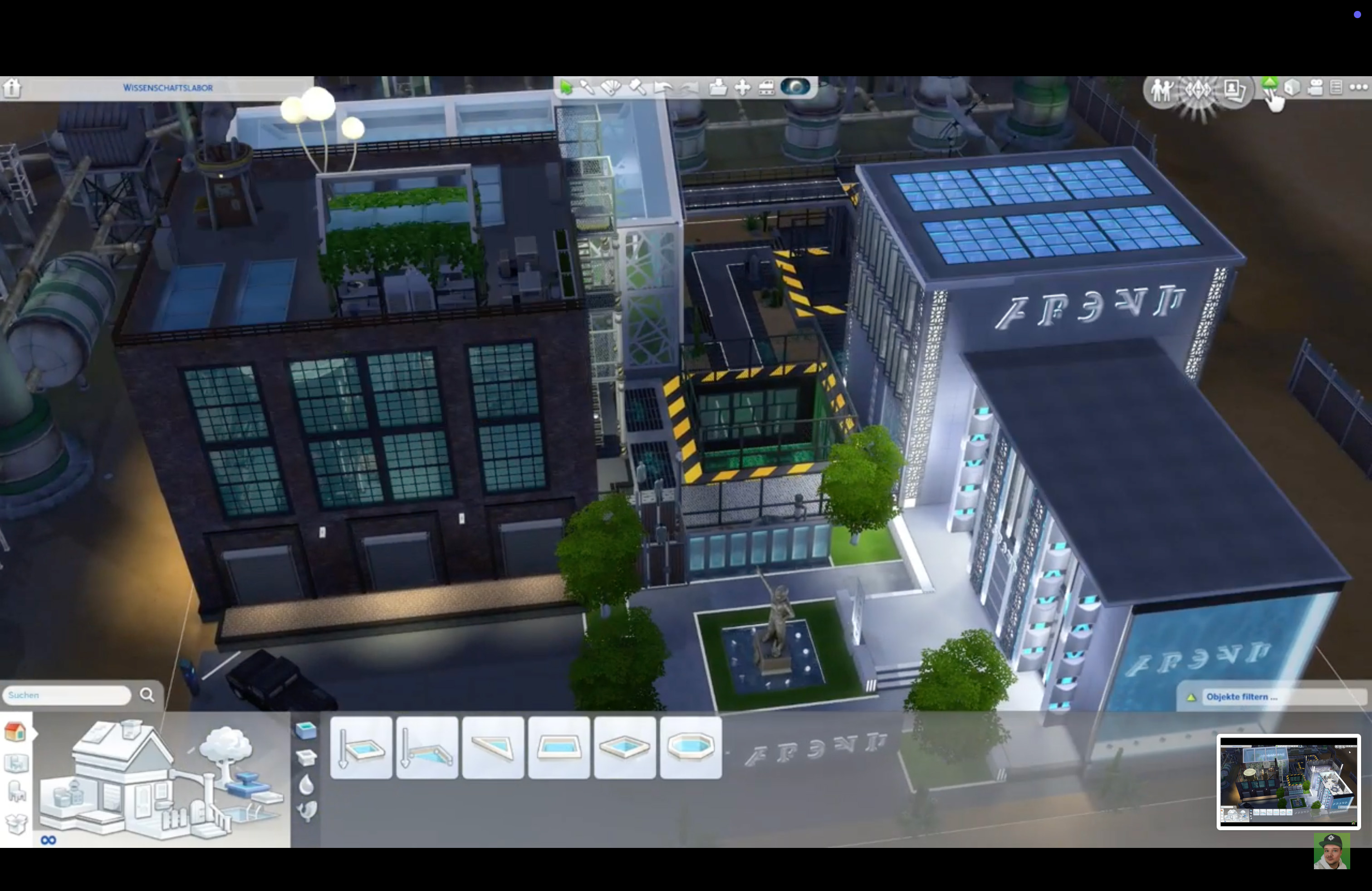Select the eyedropper tool

point(587,88)
